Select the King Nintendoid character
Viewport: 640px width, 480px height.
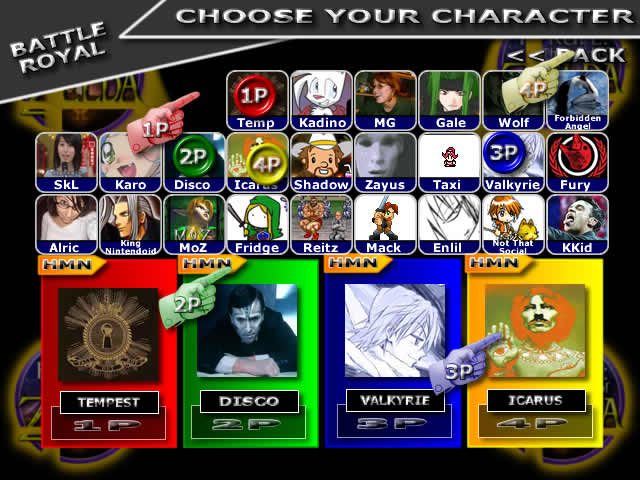click(130, 222)
